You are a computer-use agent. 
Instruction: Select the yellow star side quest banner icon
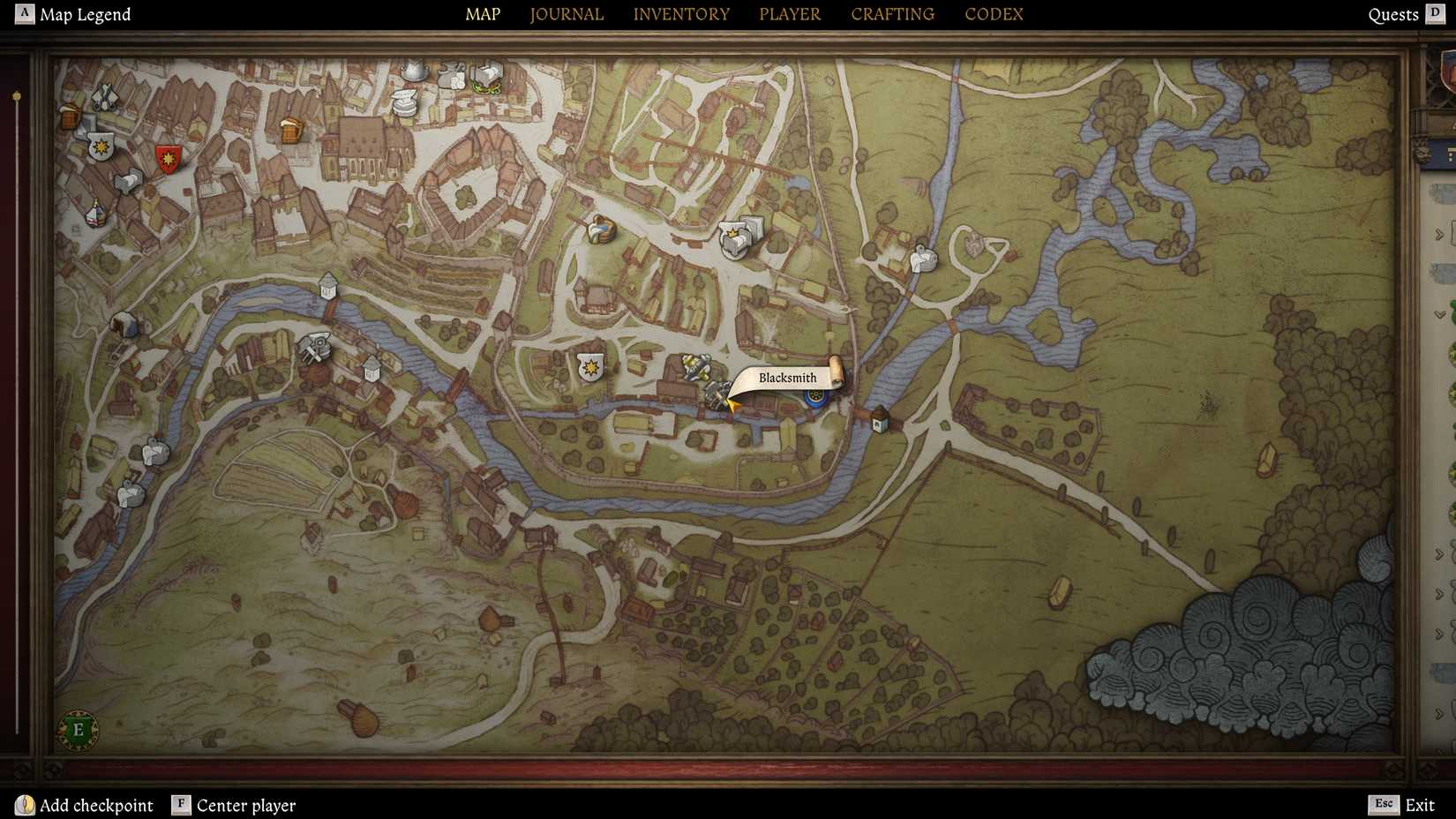[x=589, y=367]
